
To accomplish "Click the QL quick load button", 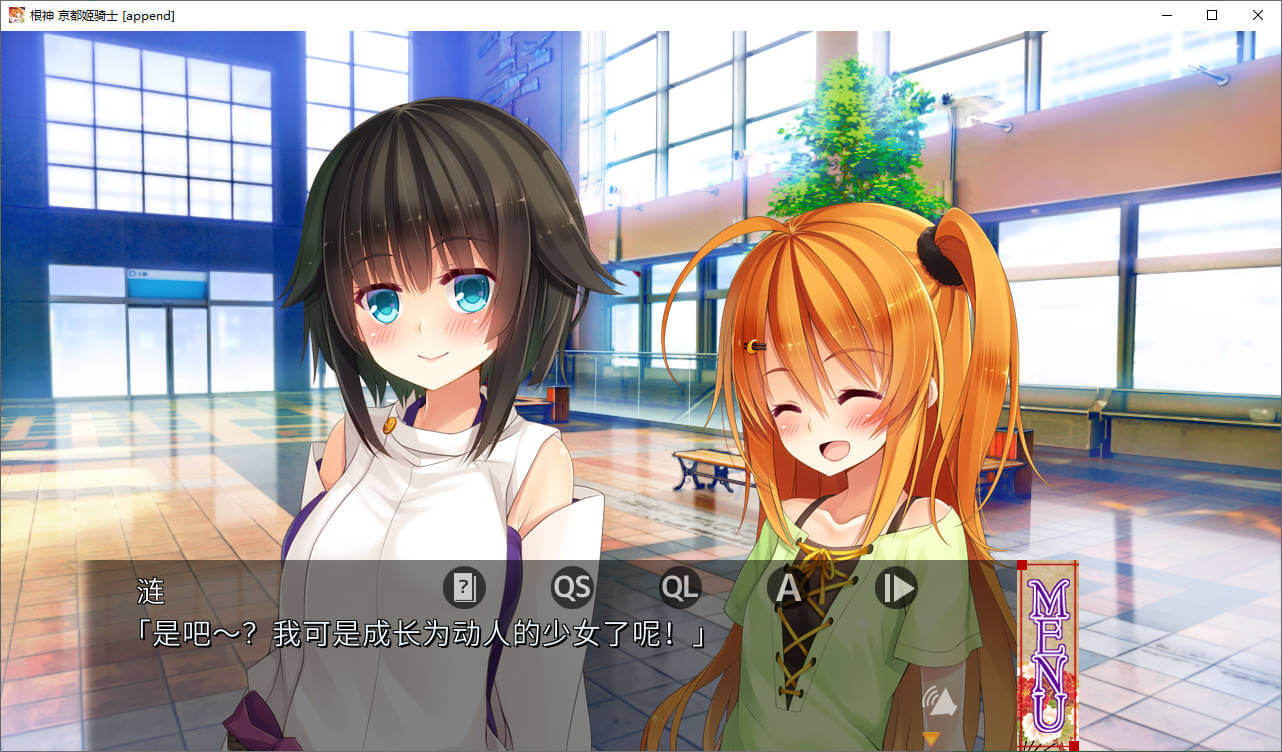I will point(680,588).
